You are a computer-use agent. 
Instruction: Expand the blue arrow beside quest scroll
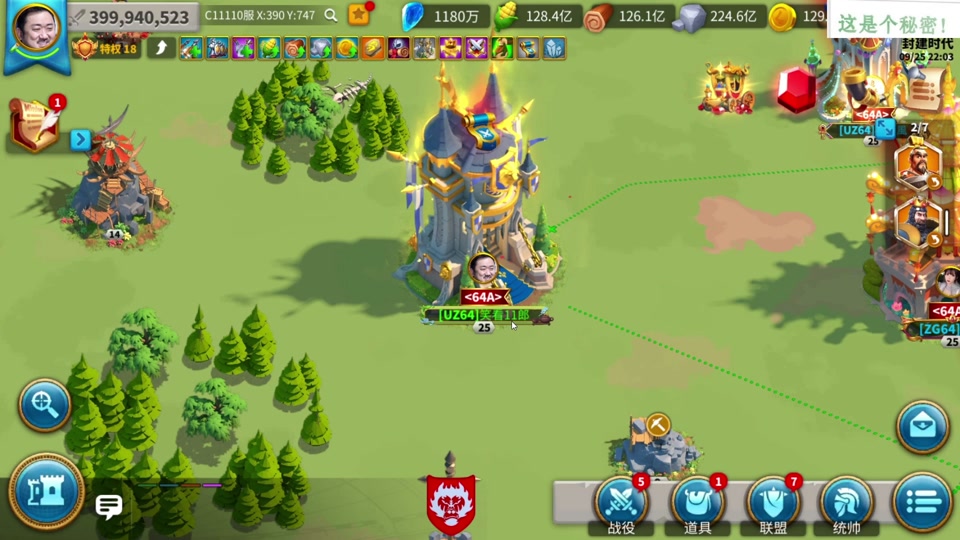(81, 140)
